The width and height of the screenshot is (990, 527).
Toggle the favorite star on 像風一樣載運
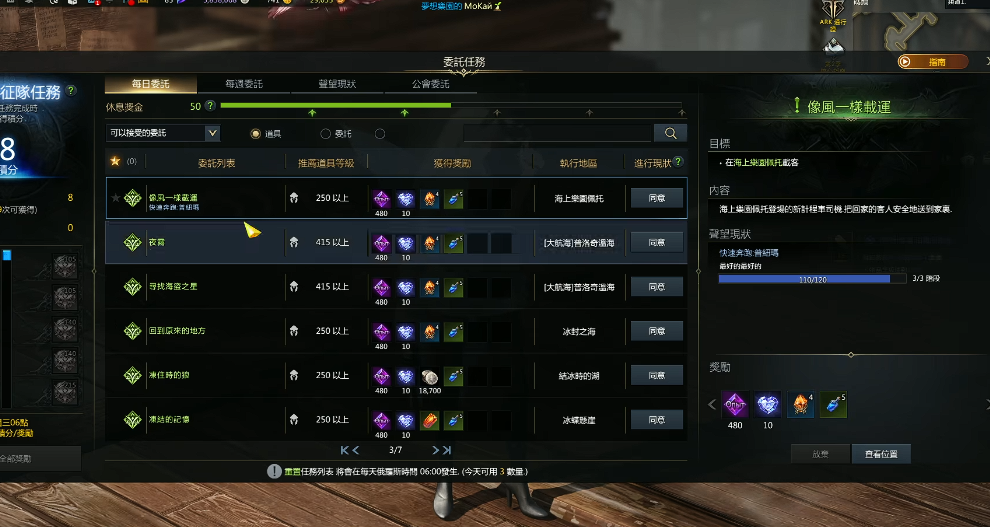116,199
